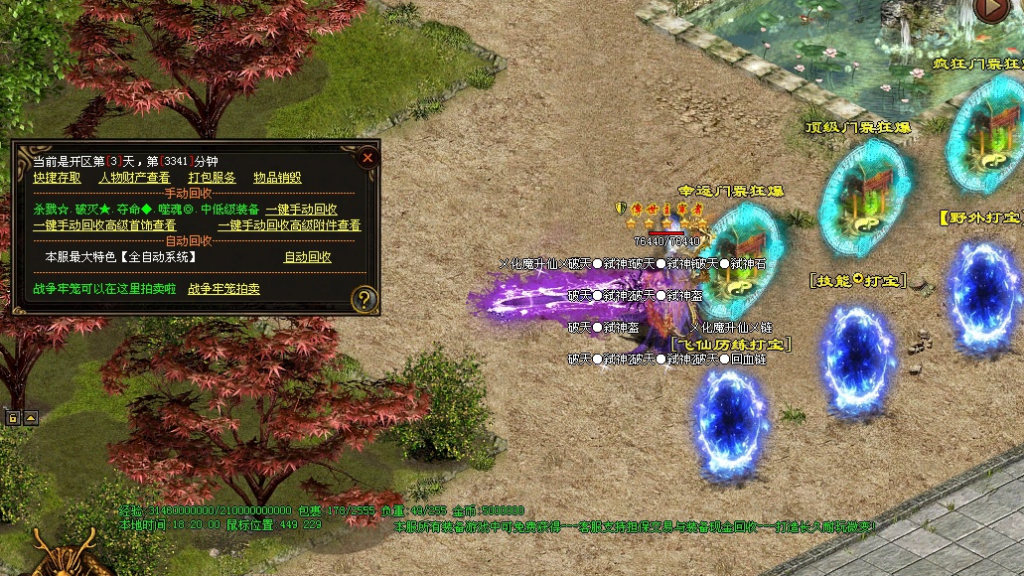Viewport: 1024px width, 576px height.
Task: Open 一键手动回收高级附件查看 link
Action: click(x=289, y=225)
